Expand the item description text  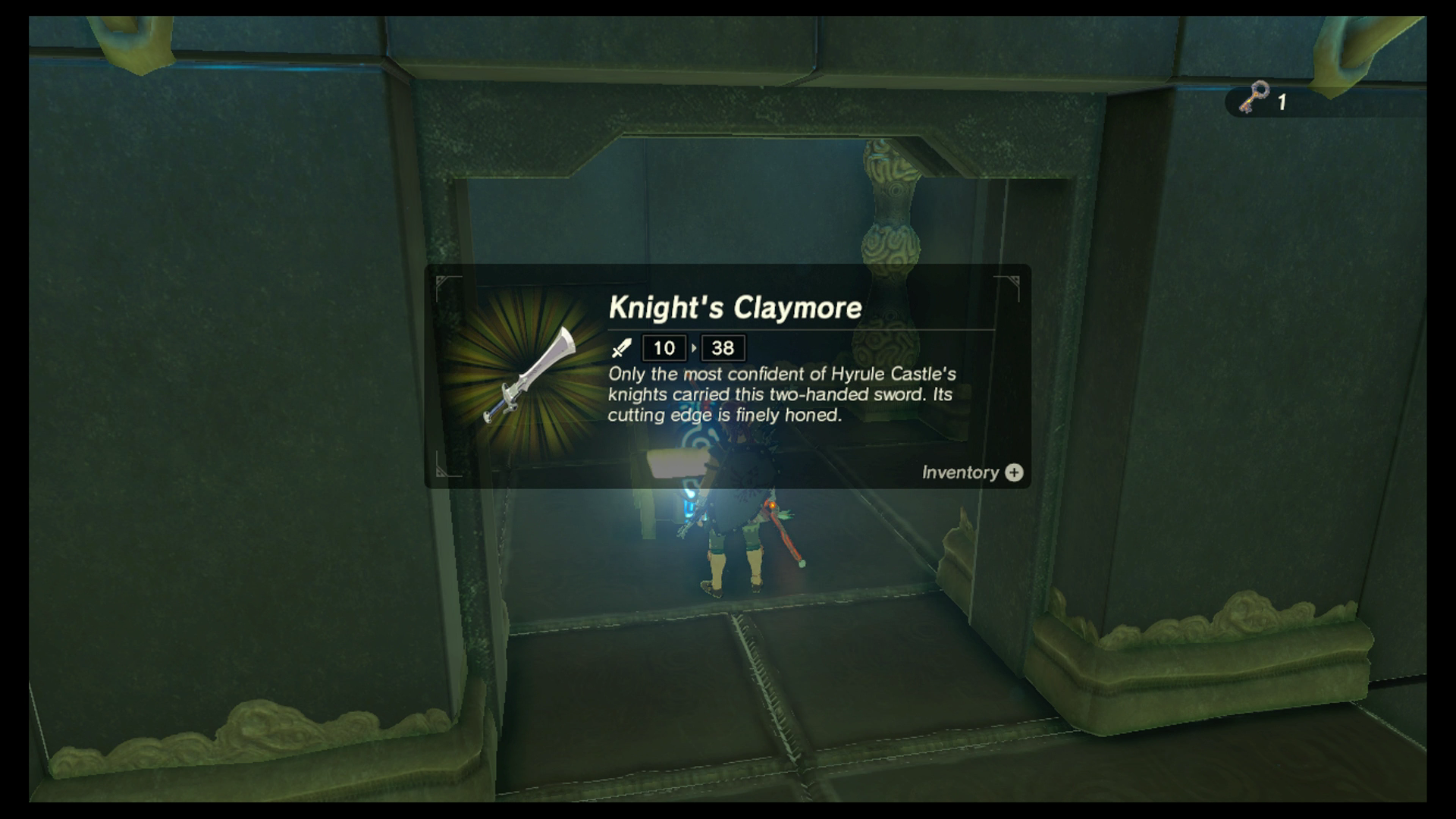point(781,394)
